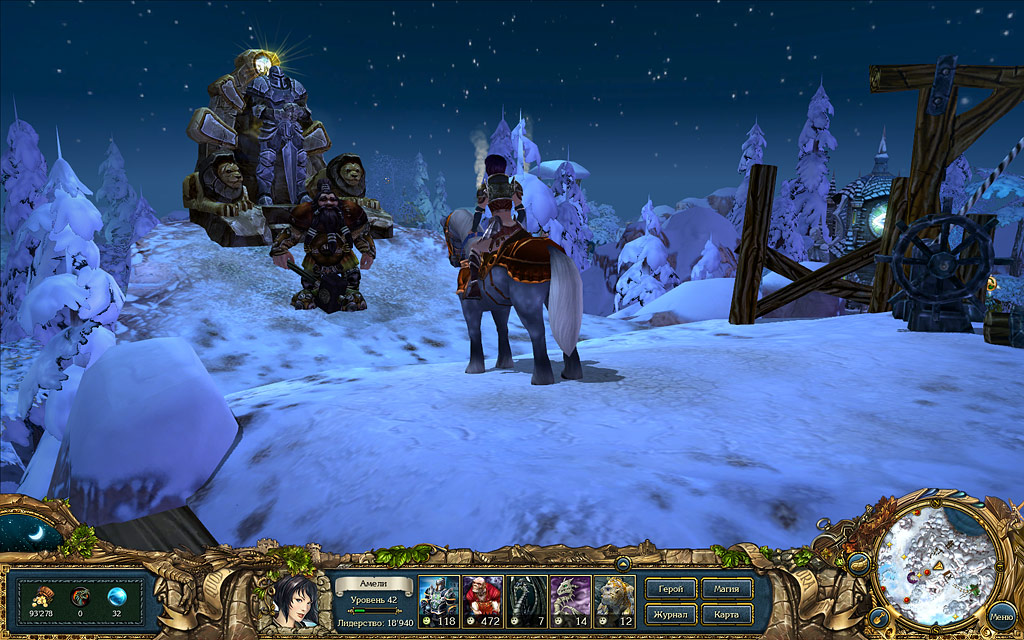Click the round boat-icon button beside minimap
The width and height of the screenshot is (1024, 640).
coord(859,564)
